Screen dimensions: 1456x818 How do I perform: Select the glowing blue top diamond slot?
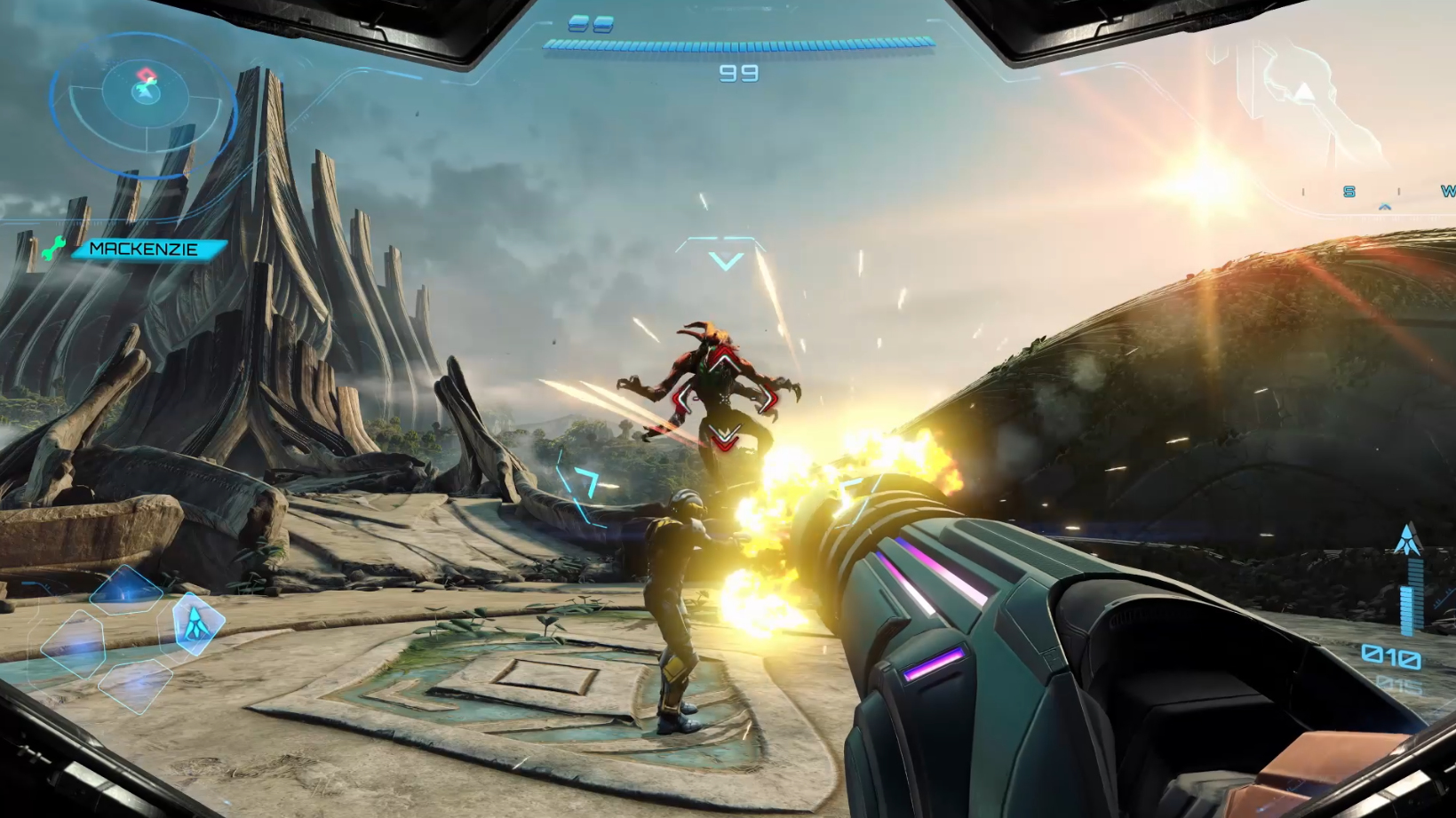click(126, 590)
